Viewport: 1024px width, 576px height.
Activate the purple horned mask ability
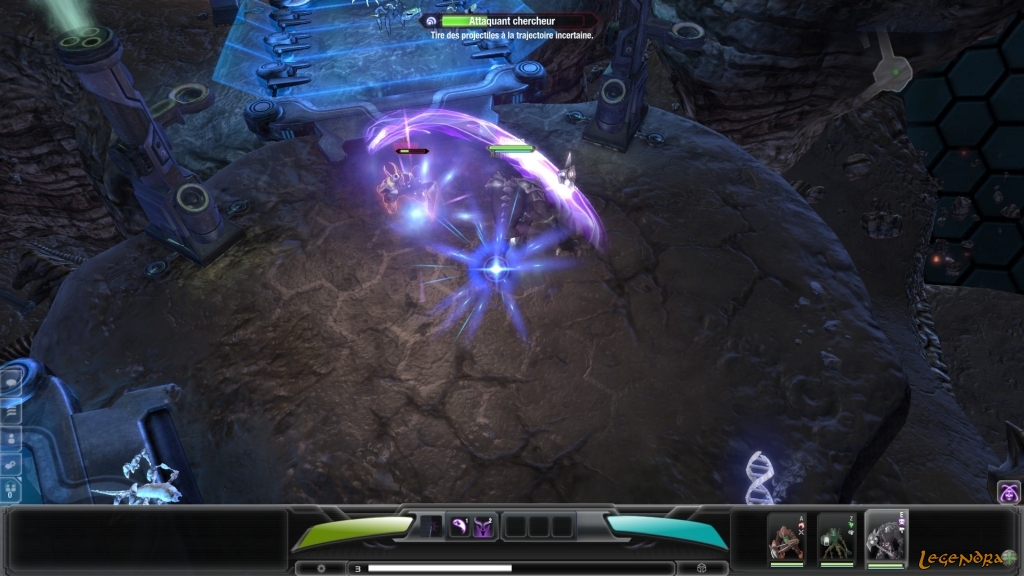tap(483, 526)
